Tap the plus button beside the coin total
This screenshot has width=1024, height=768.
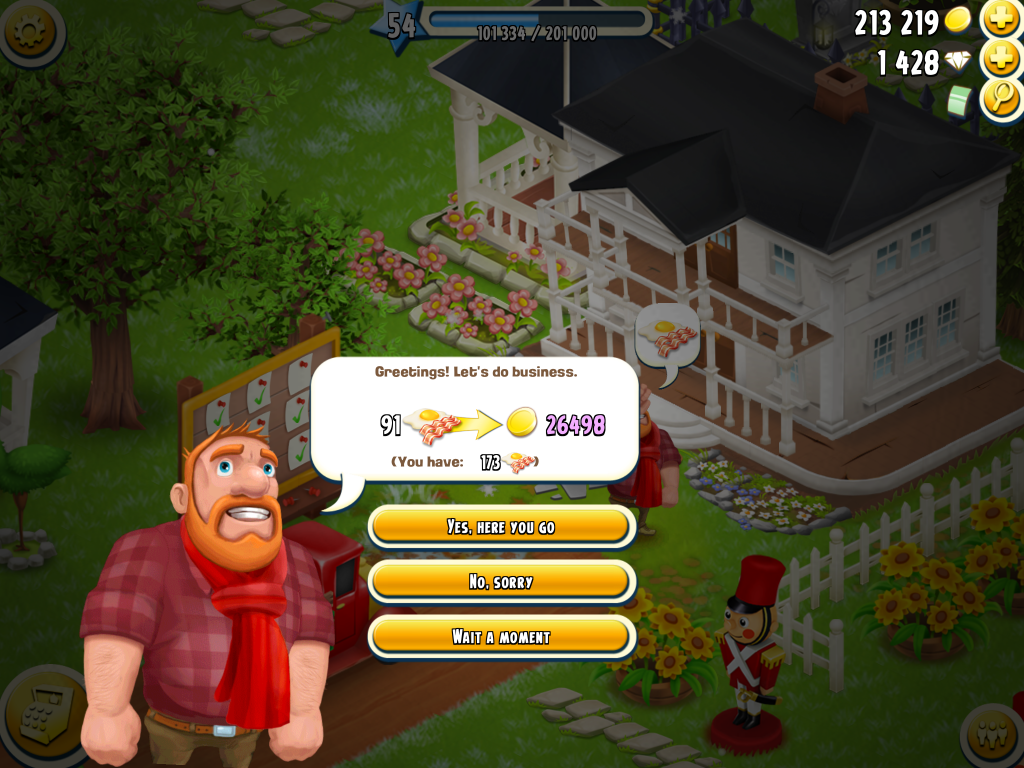[x=1000, y=19]
